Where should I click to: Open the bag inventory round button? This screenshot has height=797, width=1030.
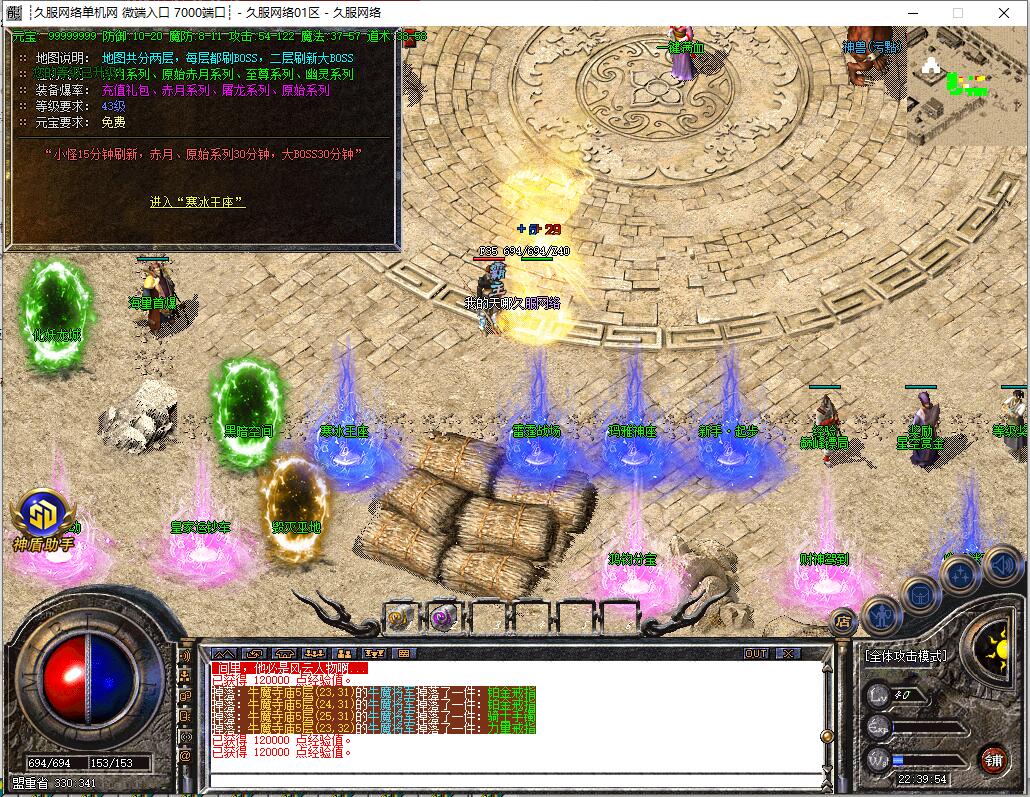(921, 595)
